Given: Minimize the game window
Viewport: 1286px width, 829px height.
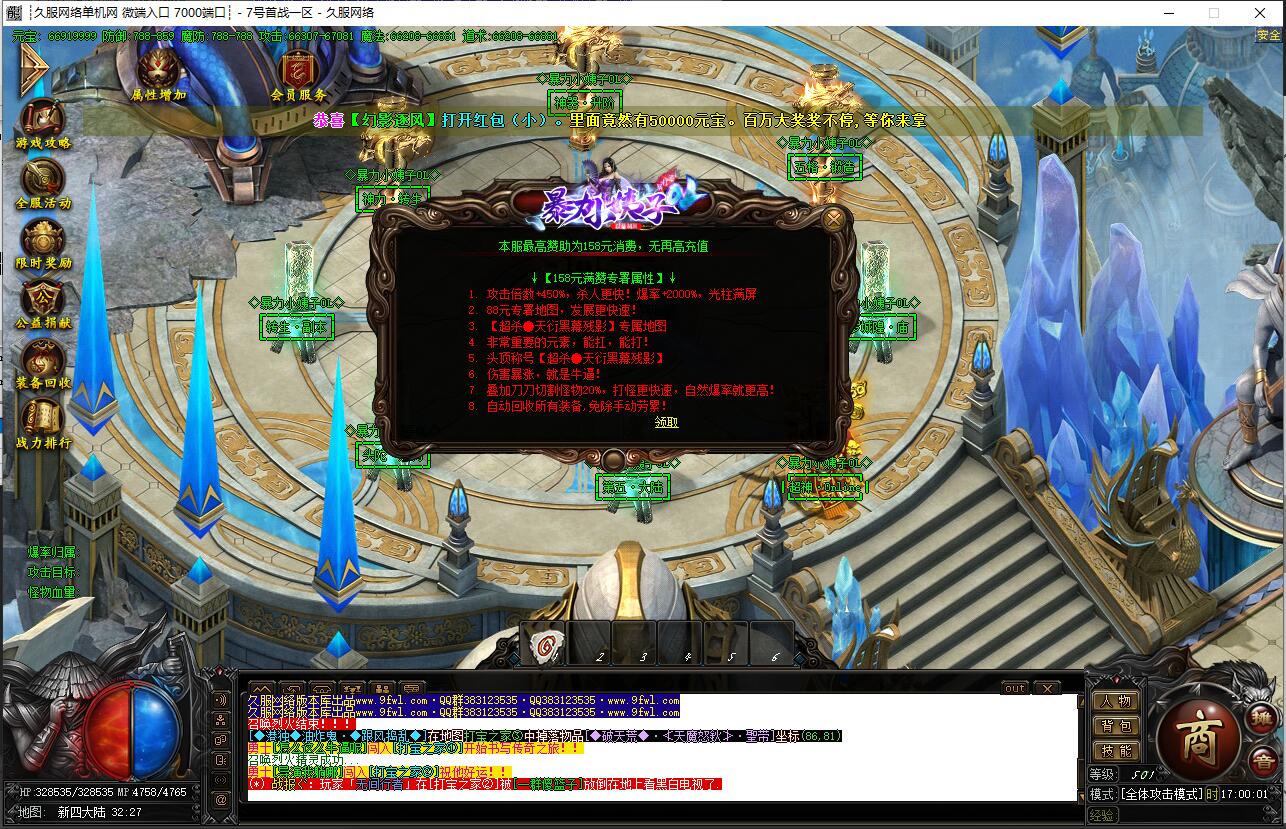Looking at the screenshot, I should (x=1166, y=13).
